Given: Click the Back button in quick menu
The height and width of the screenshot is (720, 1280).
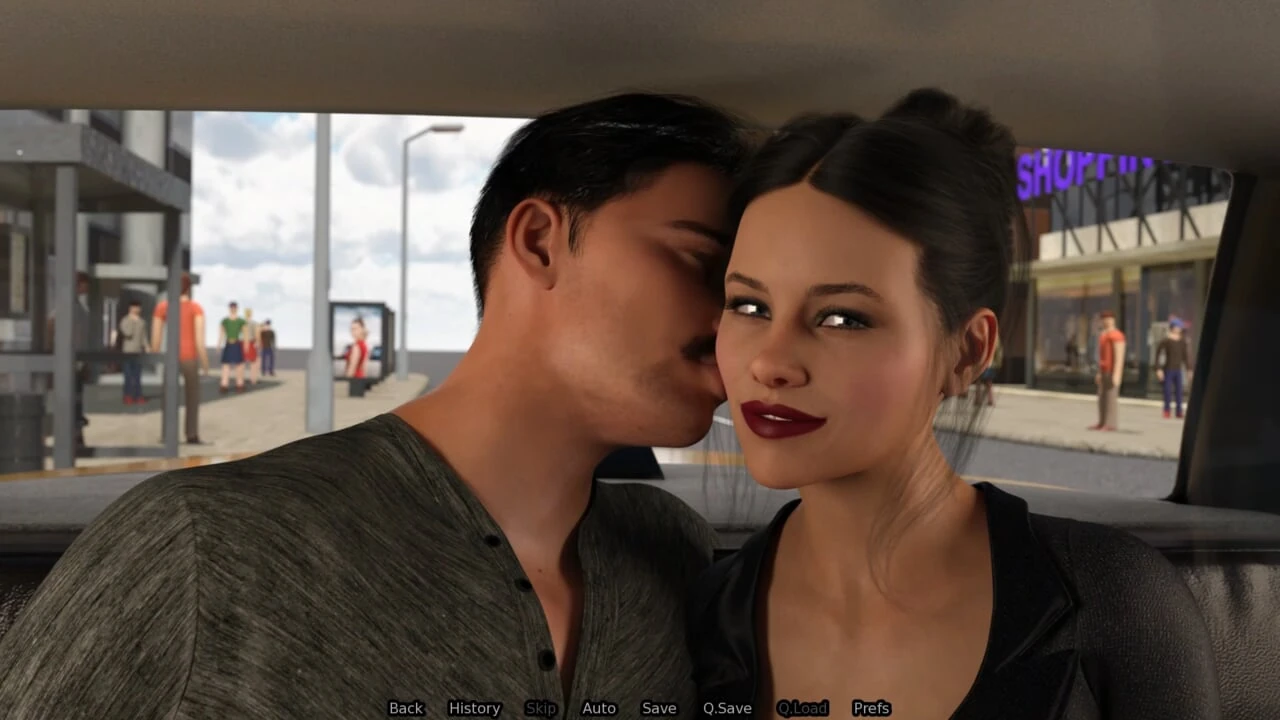Looking at the screenshot, I should [406, 708].
